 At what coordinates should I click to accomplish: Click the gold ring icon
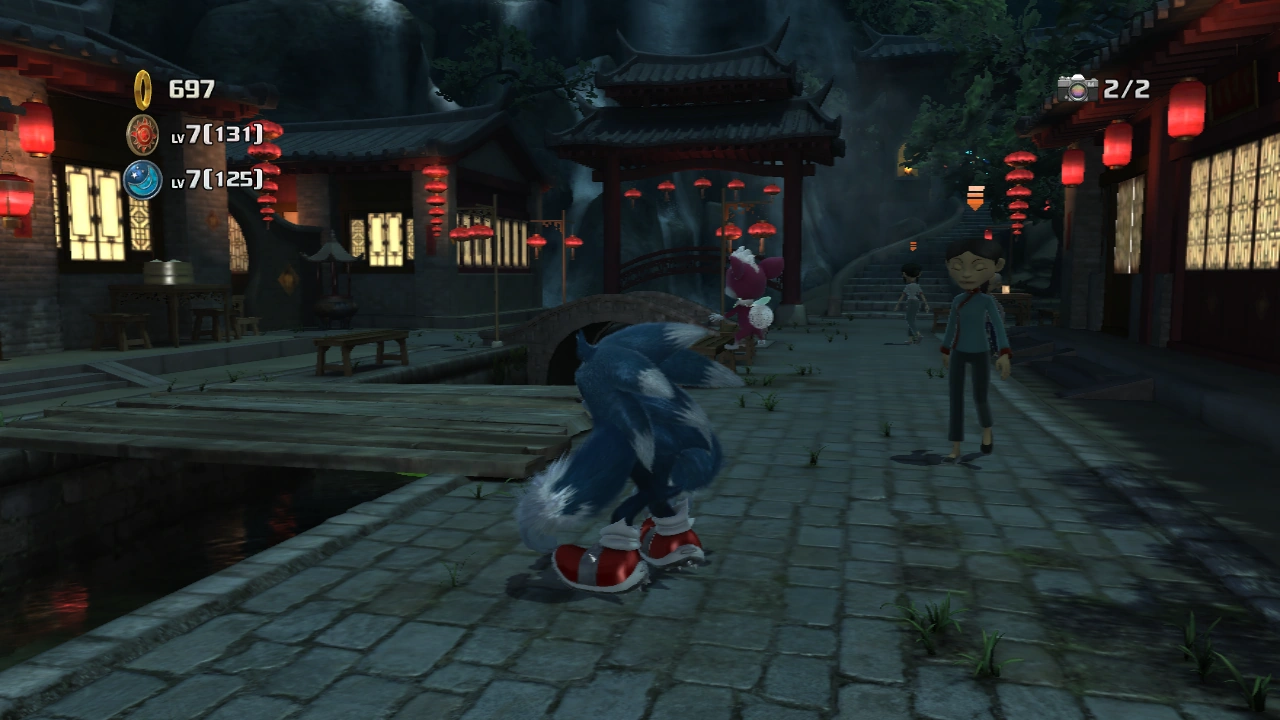(x=143, y=90)
